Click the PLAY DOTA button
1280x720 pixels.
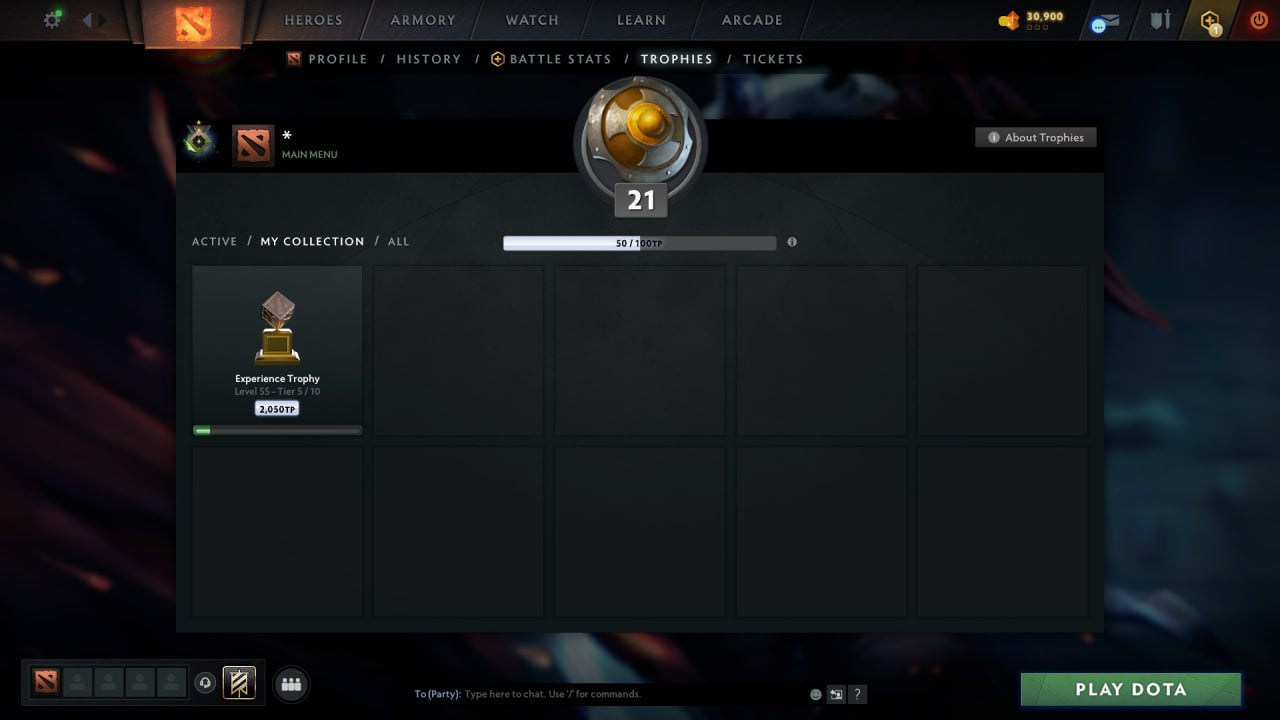(x=1130, y=689)
